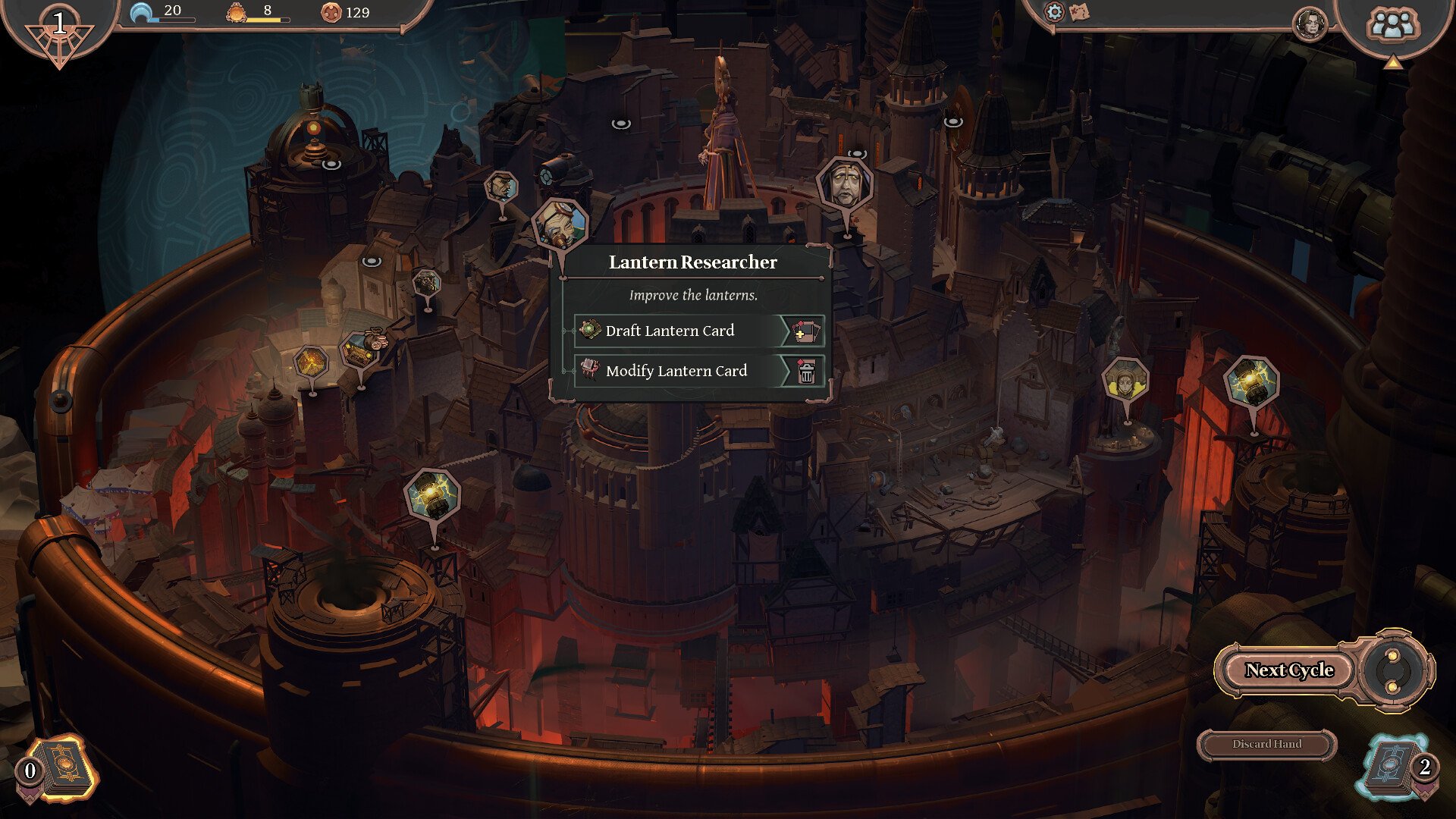Image resolution: width=1456 pixels, height=819 pixels.
Task: Open the settings gear icon
Action: pyautogui.click(x=1054, y=11)
